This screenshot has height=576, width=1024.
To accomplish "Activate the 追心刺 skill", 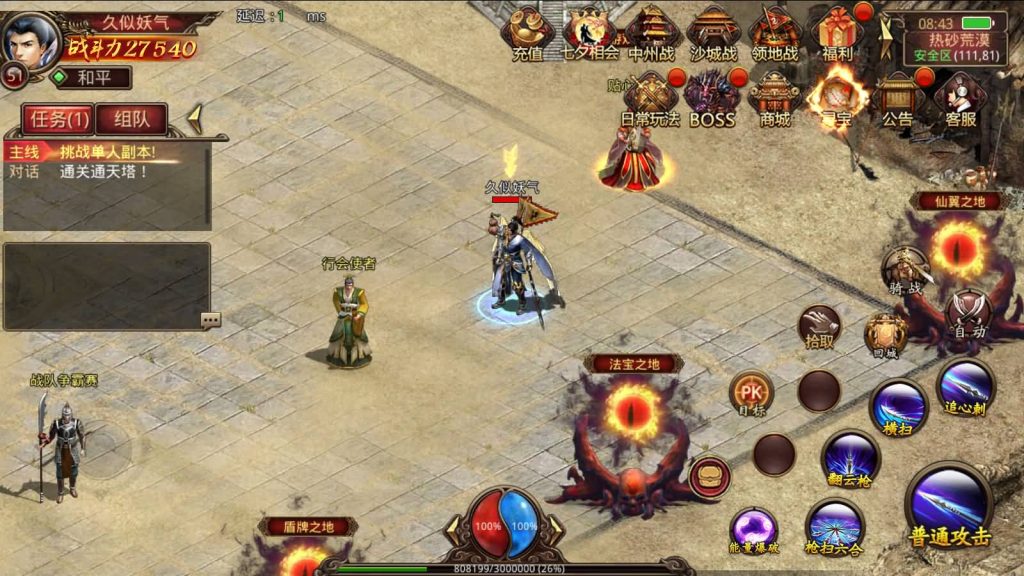I will click(965, 386).
